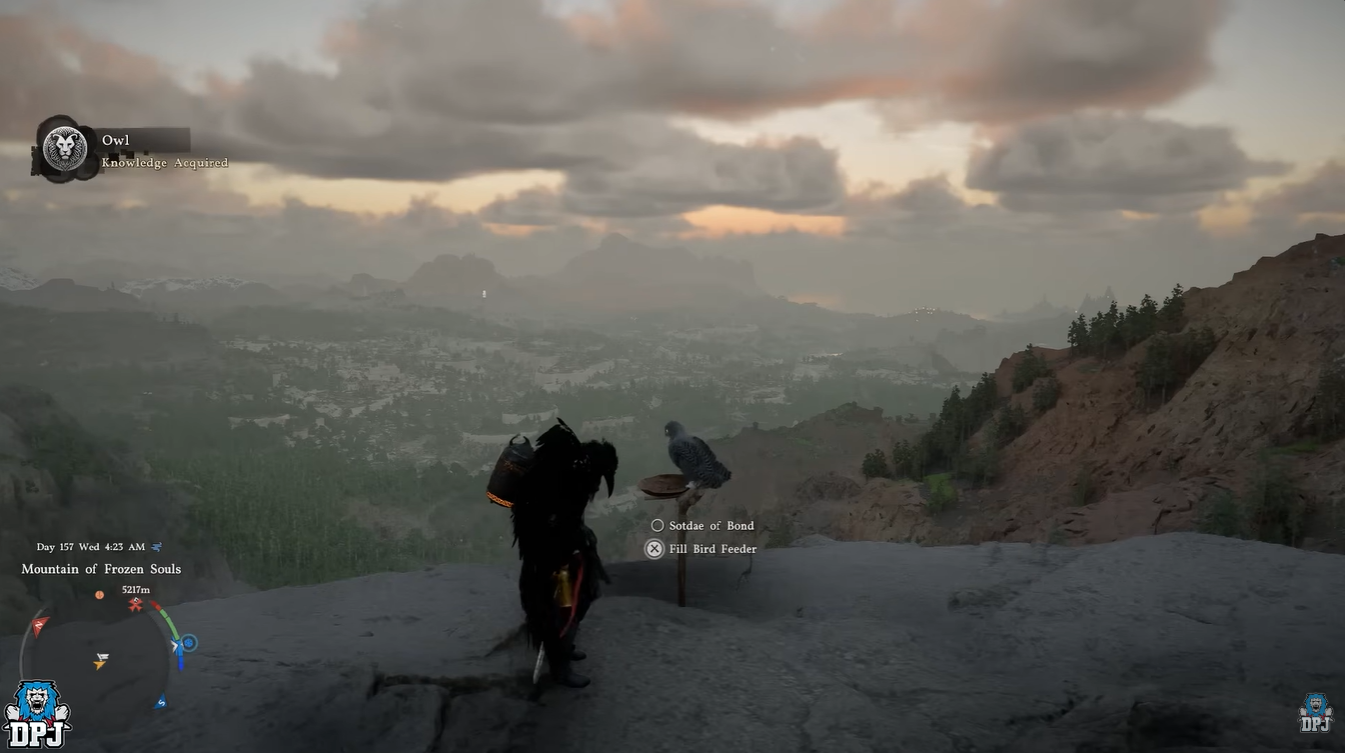Click the circle button glyph next to Sotdae of Bond
1345x753 pixels.
point(657,525)
